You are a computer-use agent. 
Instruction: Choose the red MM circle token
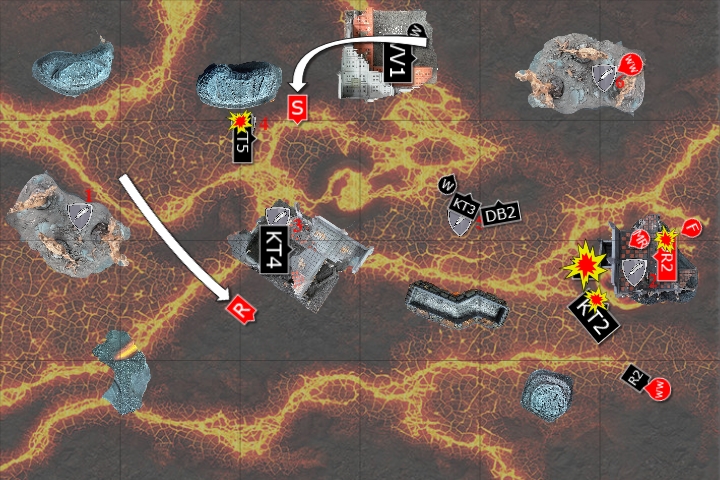[x=659, y=390]
